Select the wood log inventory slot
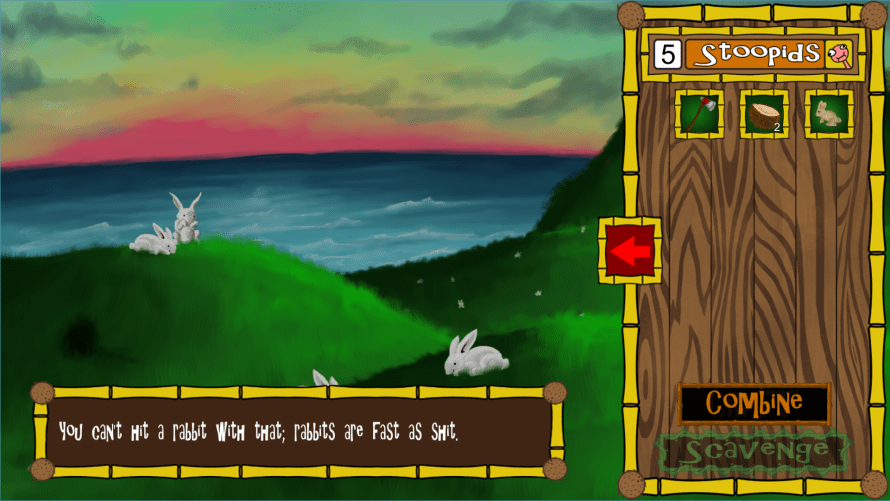The width and height of the screenshot is (890, 501). pos(764,114)
